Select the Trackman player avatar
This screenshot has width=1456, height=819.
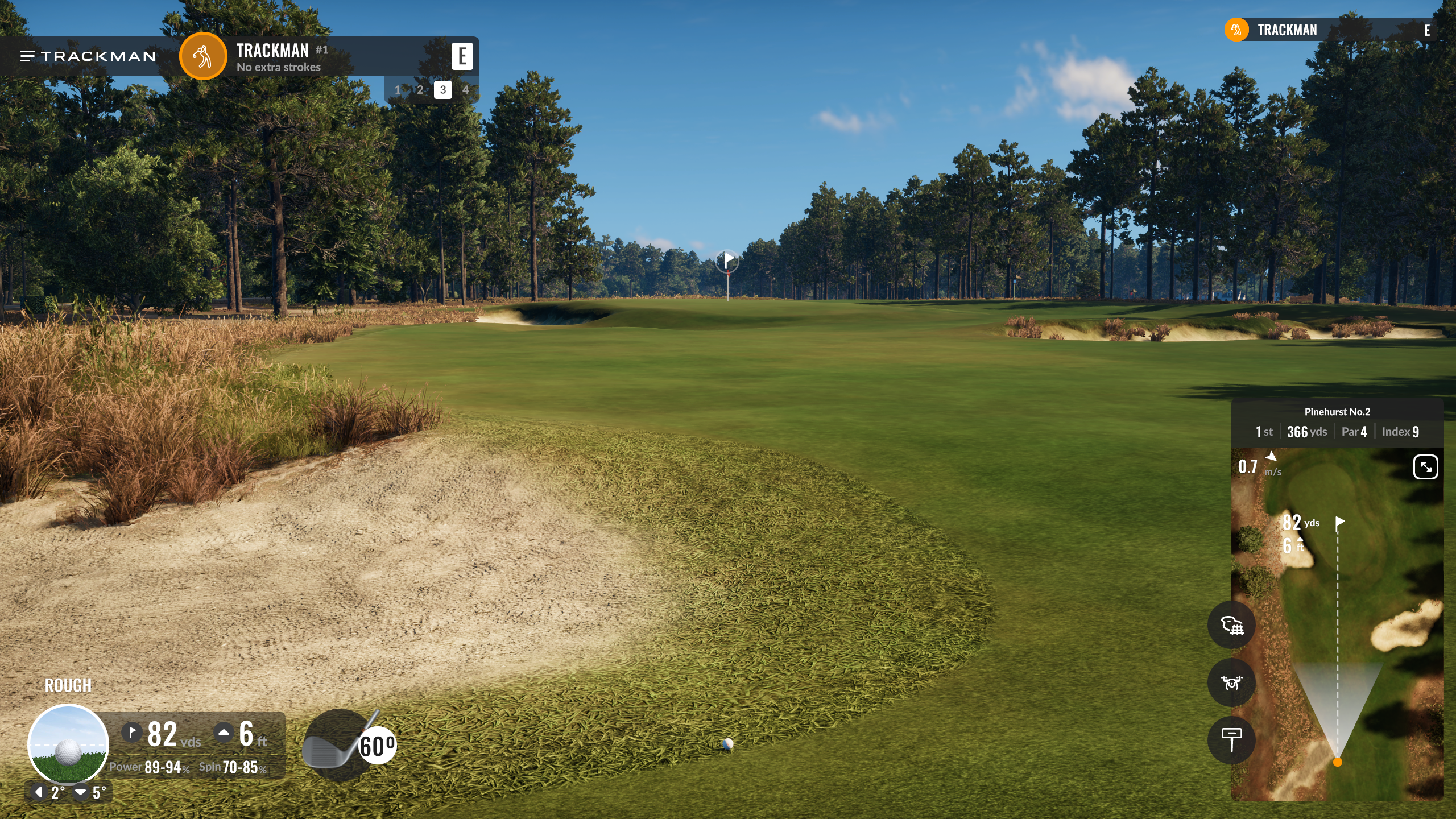pyautogui.click(x=203, y=56)
